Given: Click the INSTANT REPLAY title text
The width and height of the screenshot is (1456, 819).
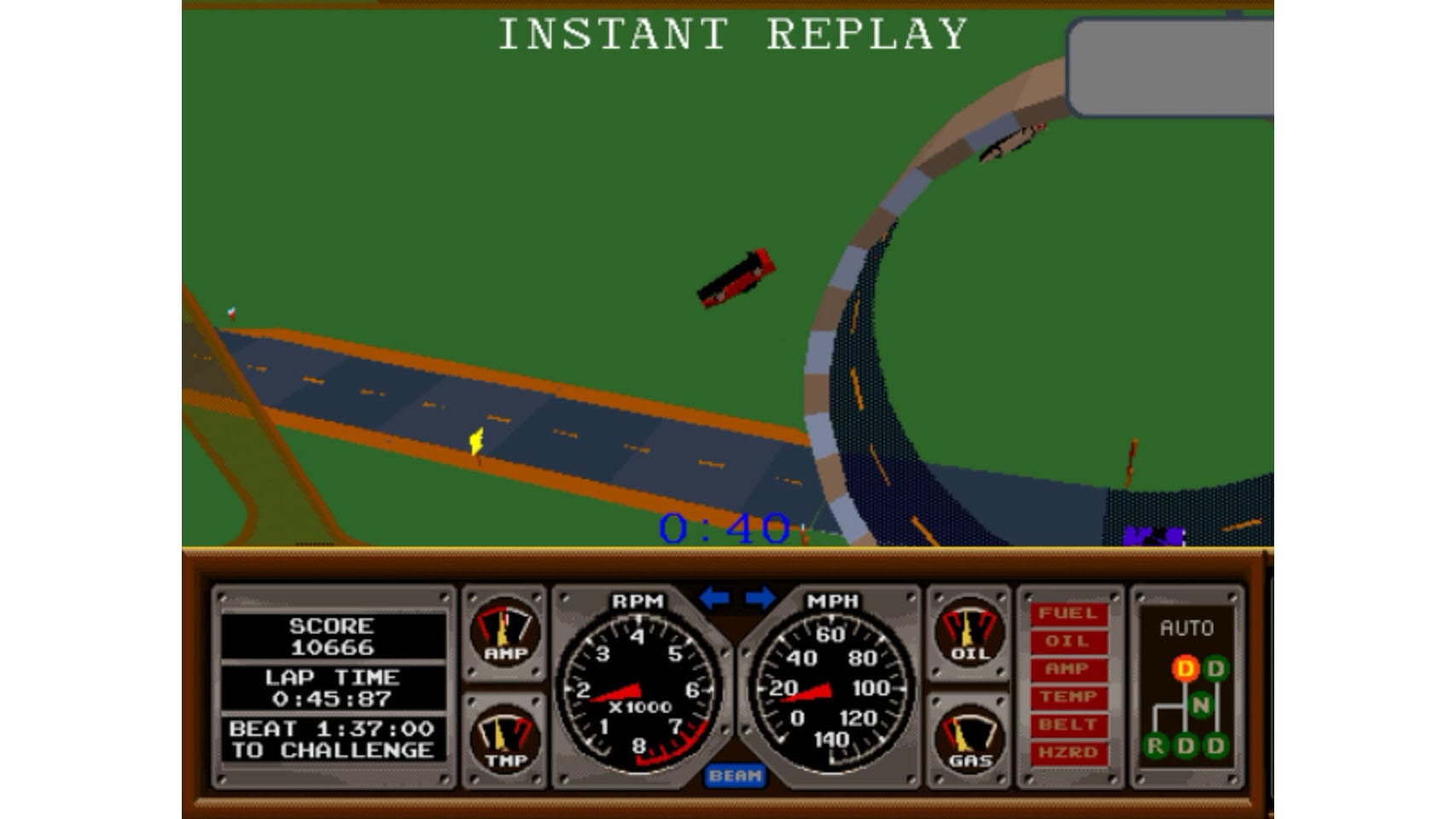Looking at the screenshot, I should (732, 32).
